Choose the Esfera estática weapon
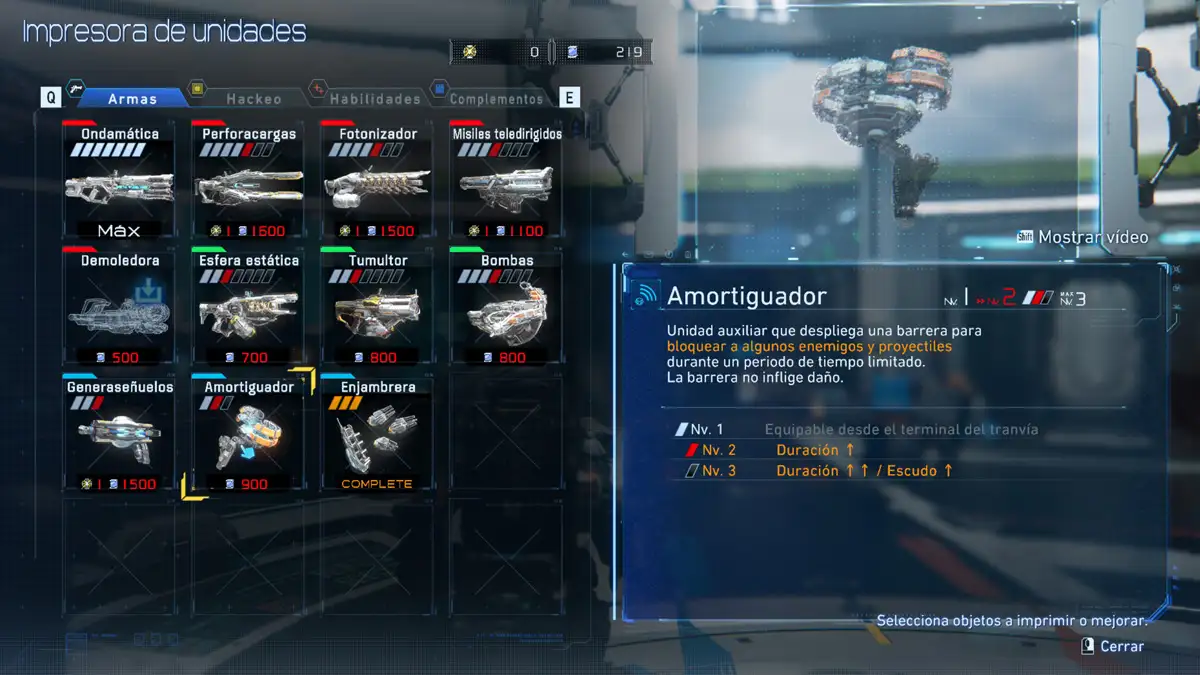Screen dimensions: 1200x675 (x=248, y=308)
